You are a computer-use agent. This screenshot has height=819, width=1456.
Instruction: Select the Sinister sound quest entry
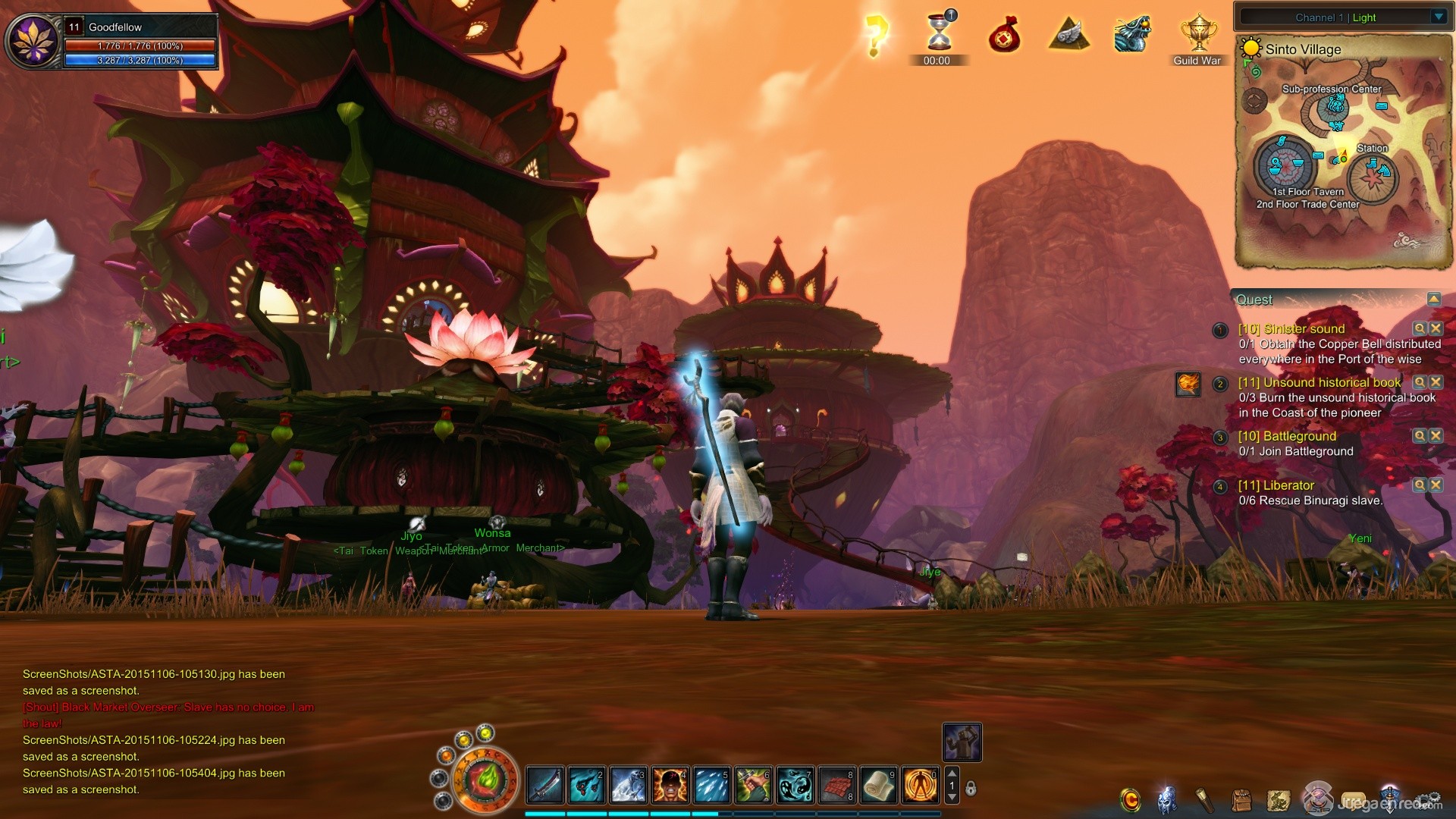tap(1291, 328)
